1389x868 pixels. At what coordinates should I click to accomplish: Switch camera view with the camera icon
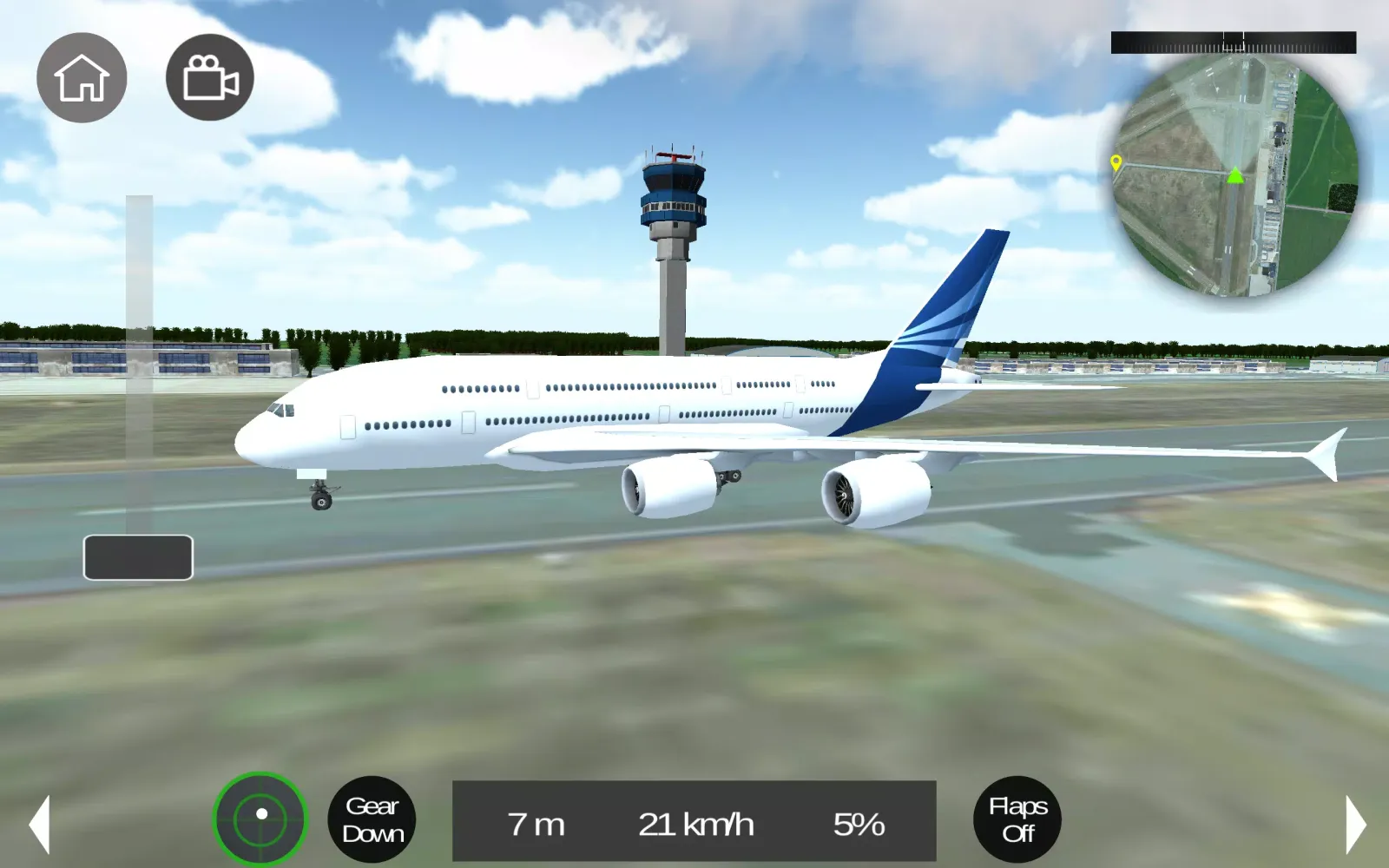[x=208, y=77]
